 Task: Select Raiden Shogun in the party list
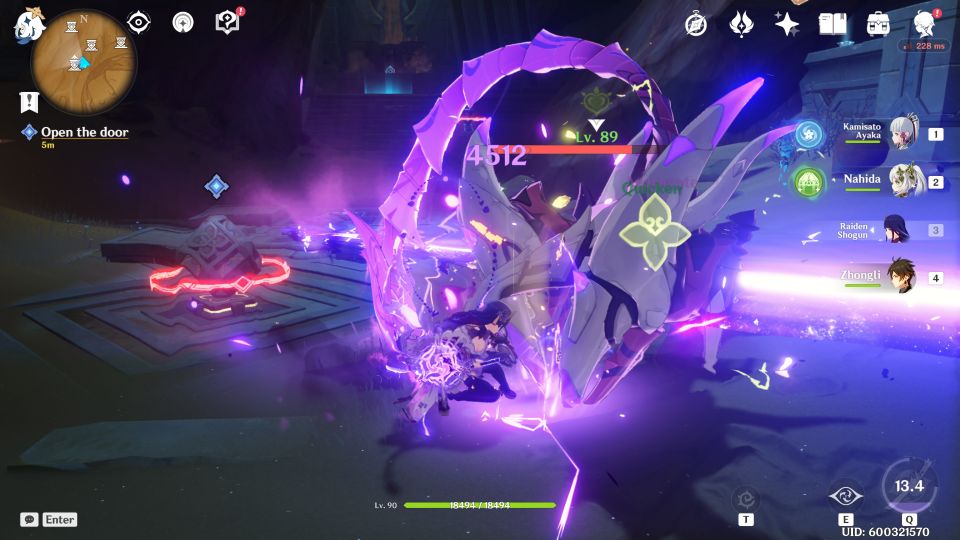tap(896, 230)
